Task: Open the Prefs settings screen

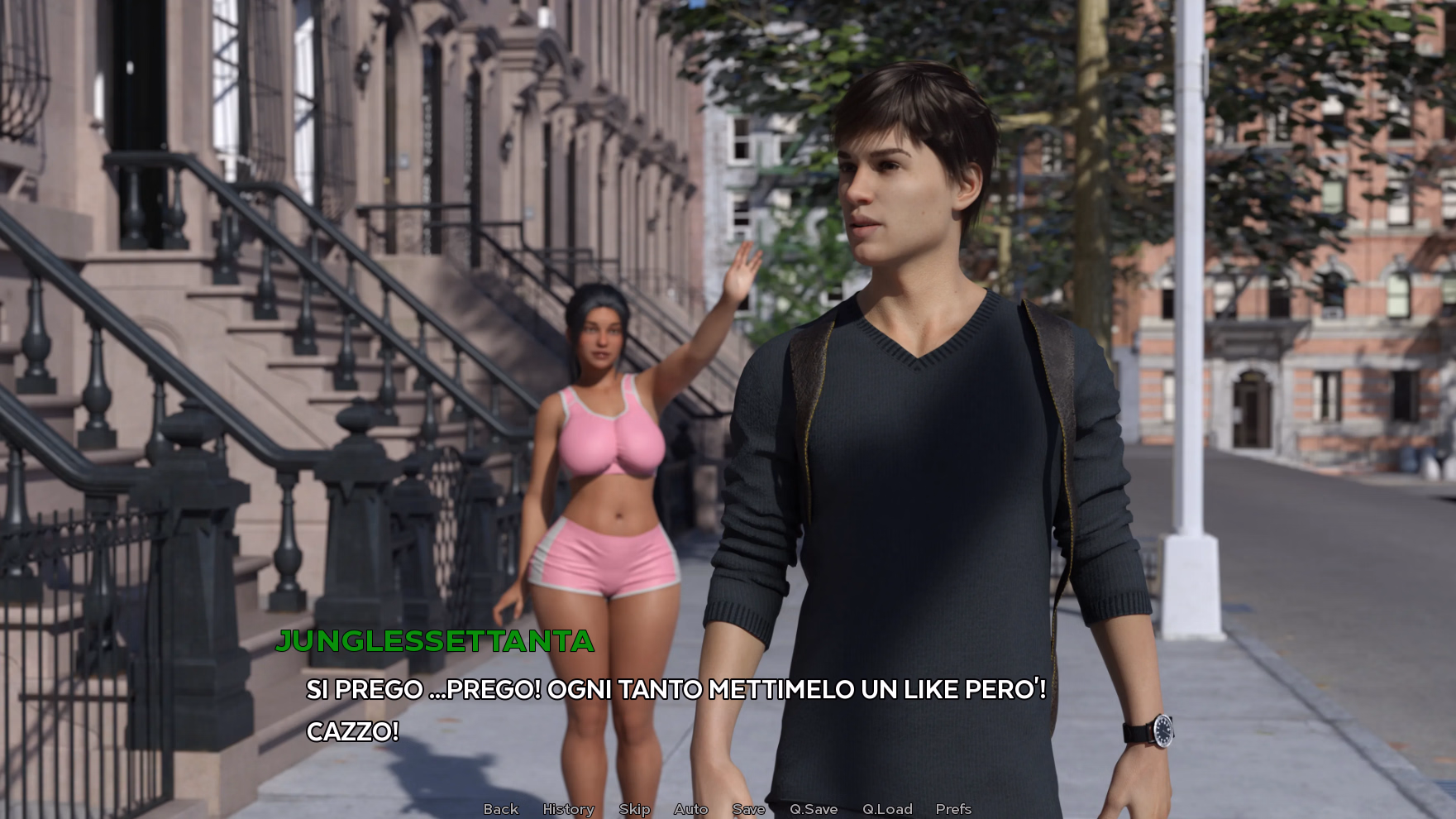Action: click(953, 809)
